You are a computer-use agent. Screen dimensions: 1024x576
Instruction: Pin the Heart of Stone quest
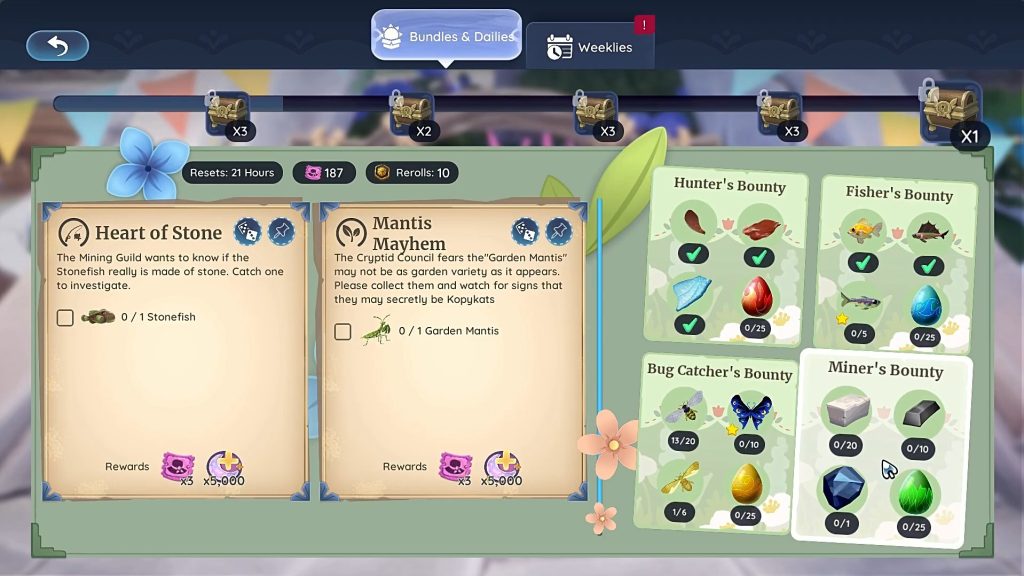click(x=280, y=232)
